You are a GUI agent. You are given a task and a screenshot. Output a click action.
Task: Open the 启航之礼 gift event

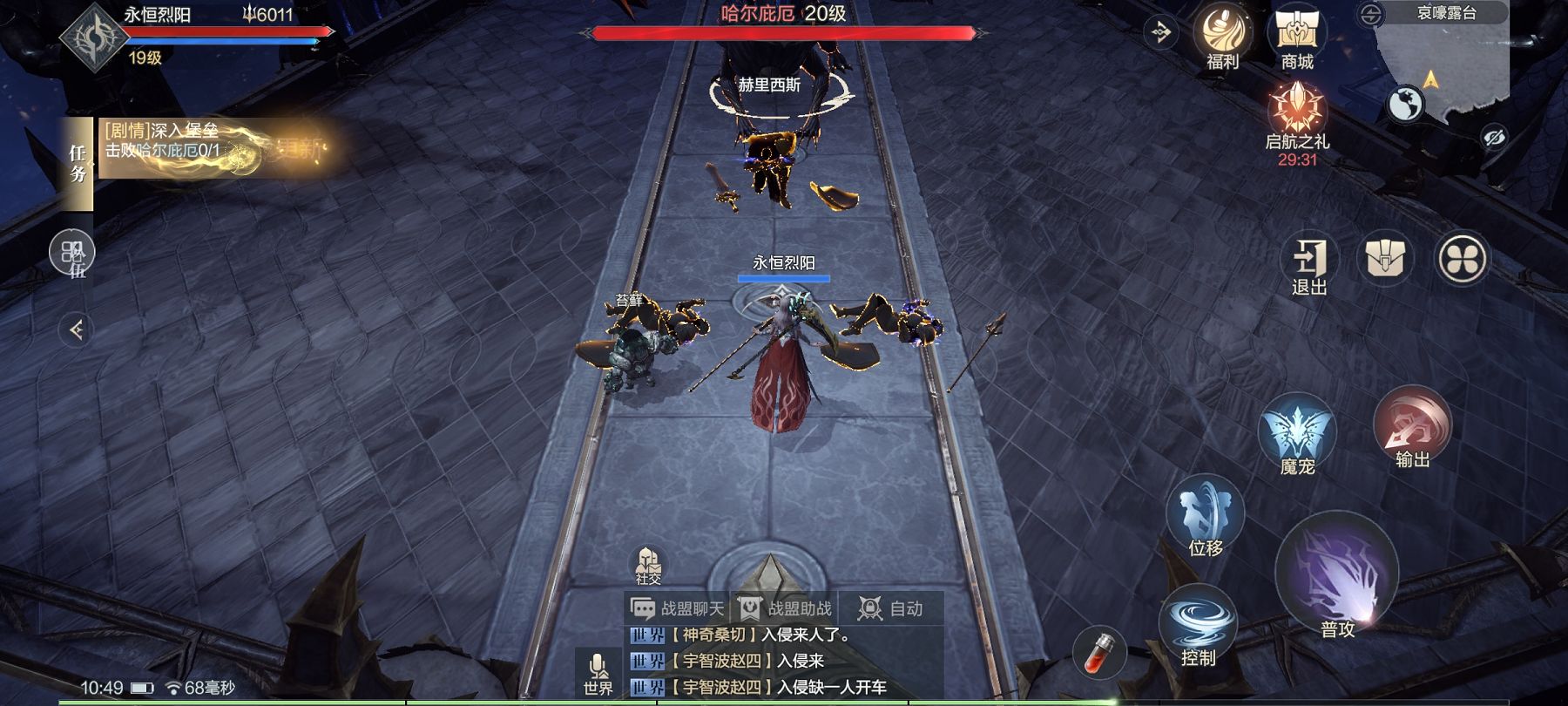tap(1297, 119)
